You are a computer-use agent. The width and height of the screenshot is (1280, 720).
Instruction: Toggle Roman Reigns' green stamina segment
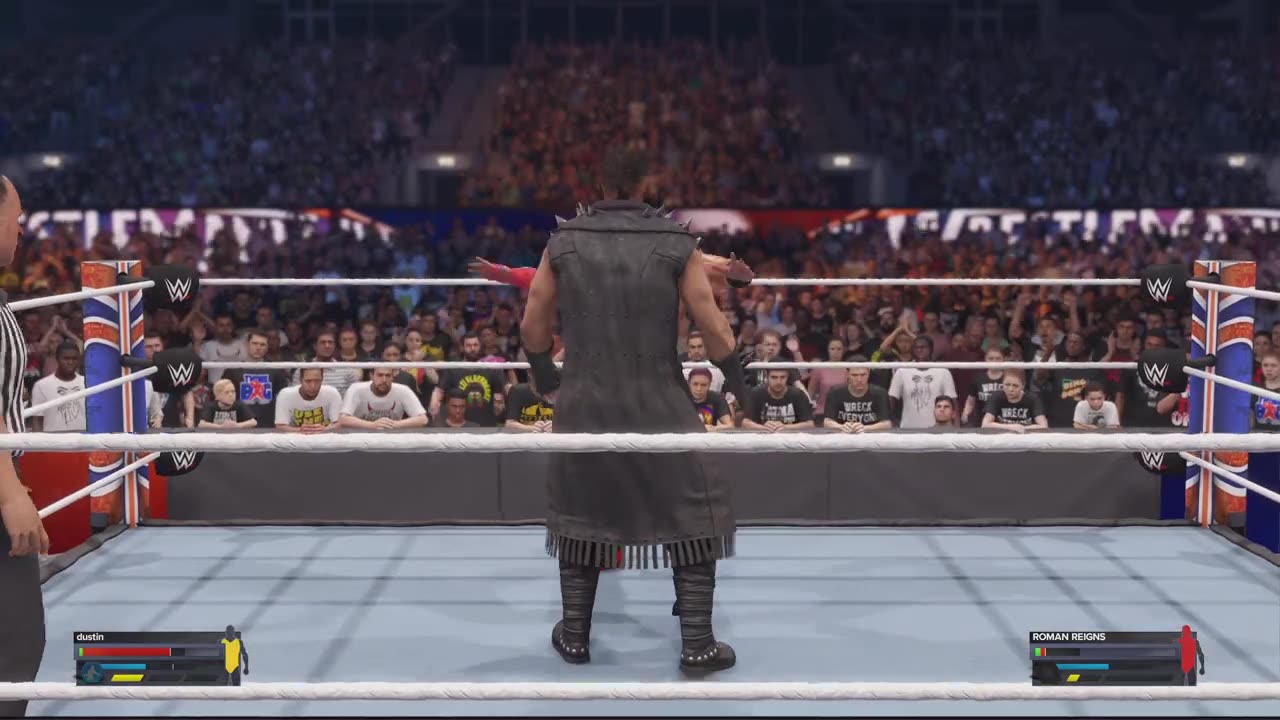[1037, 651]
